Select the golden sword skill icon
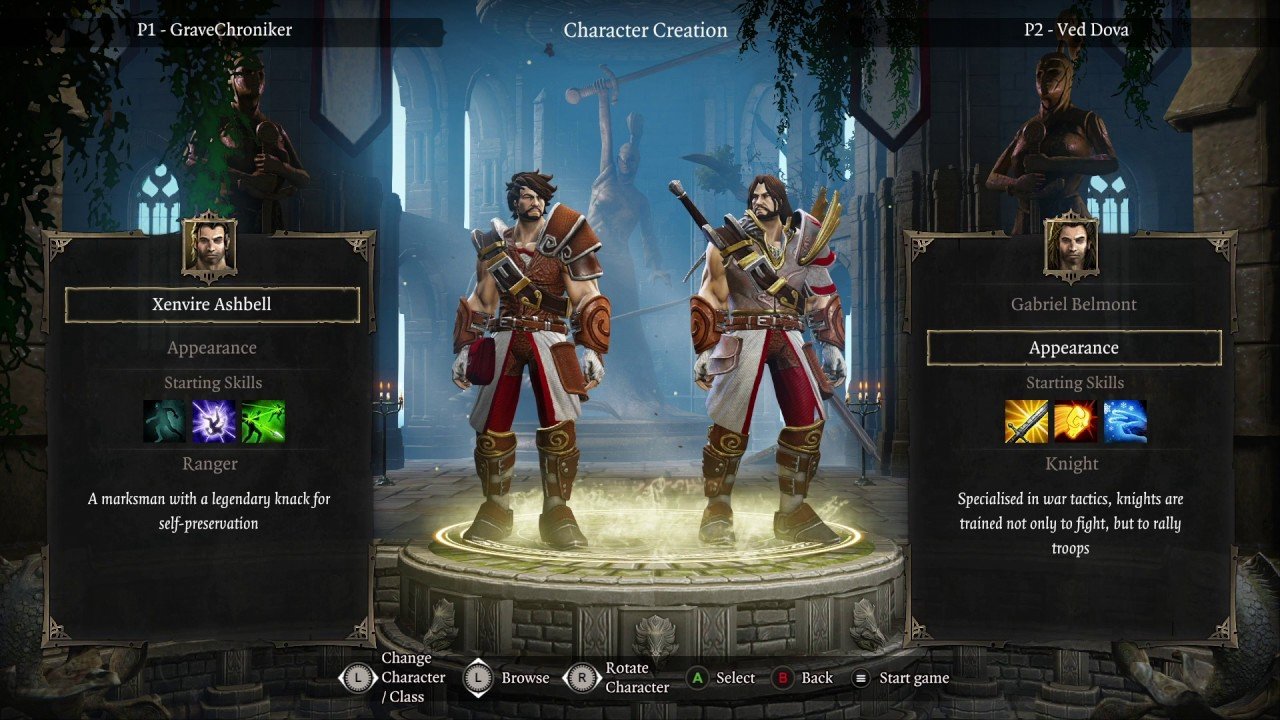Viewport: 1280px width, 720px height. click(1027, 422)
